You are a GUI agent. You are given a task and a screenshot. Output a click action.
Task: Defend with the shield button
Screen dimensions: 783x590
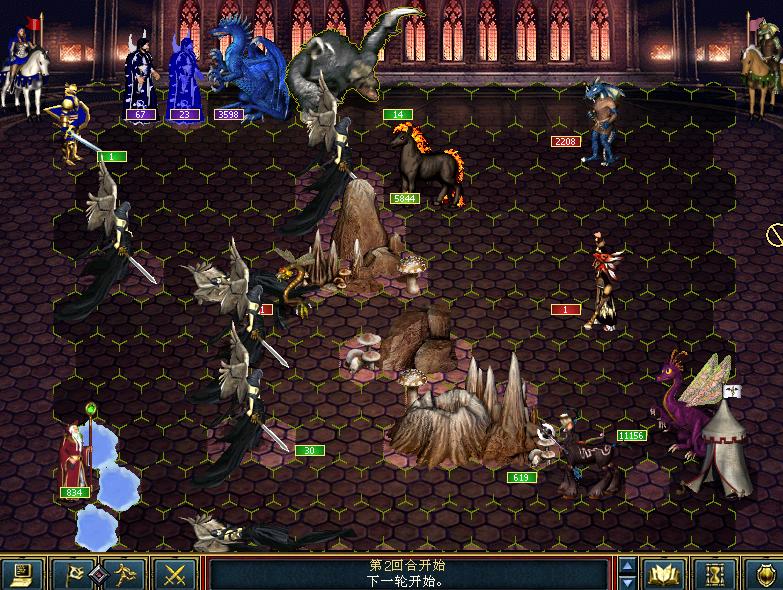tap(764, 574)
